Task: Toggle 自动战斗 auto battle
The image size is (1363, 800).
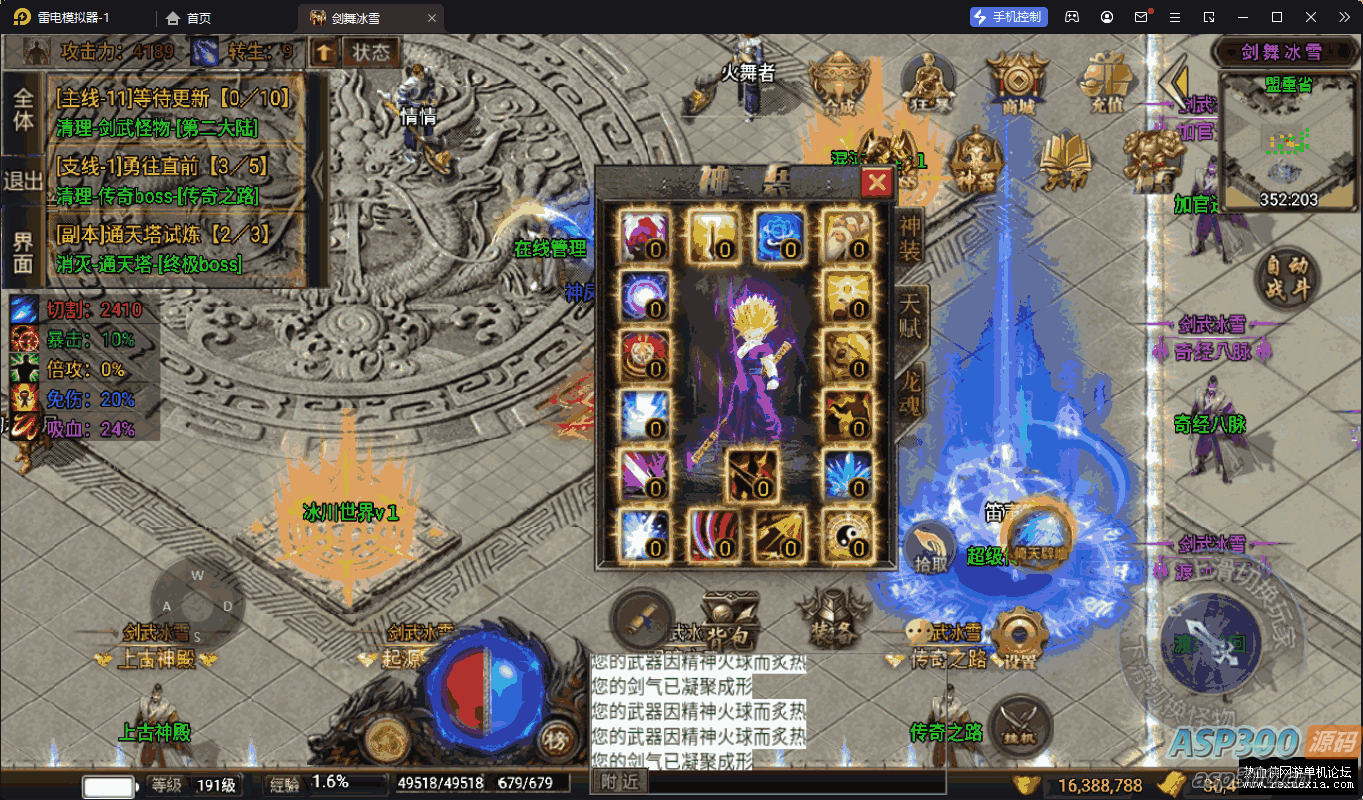Action: [x=1287, y=277]
